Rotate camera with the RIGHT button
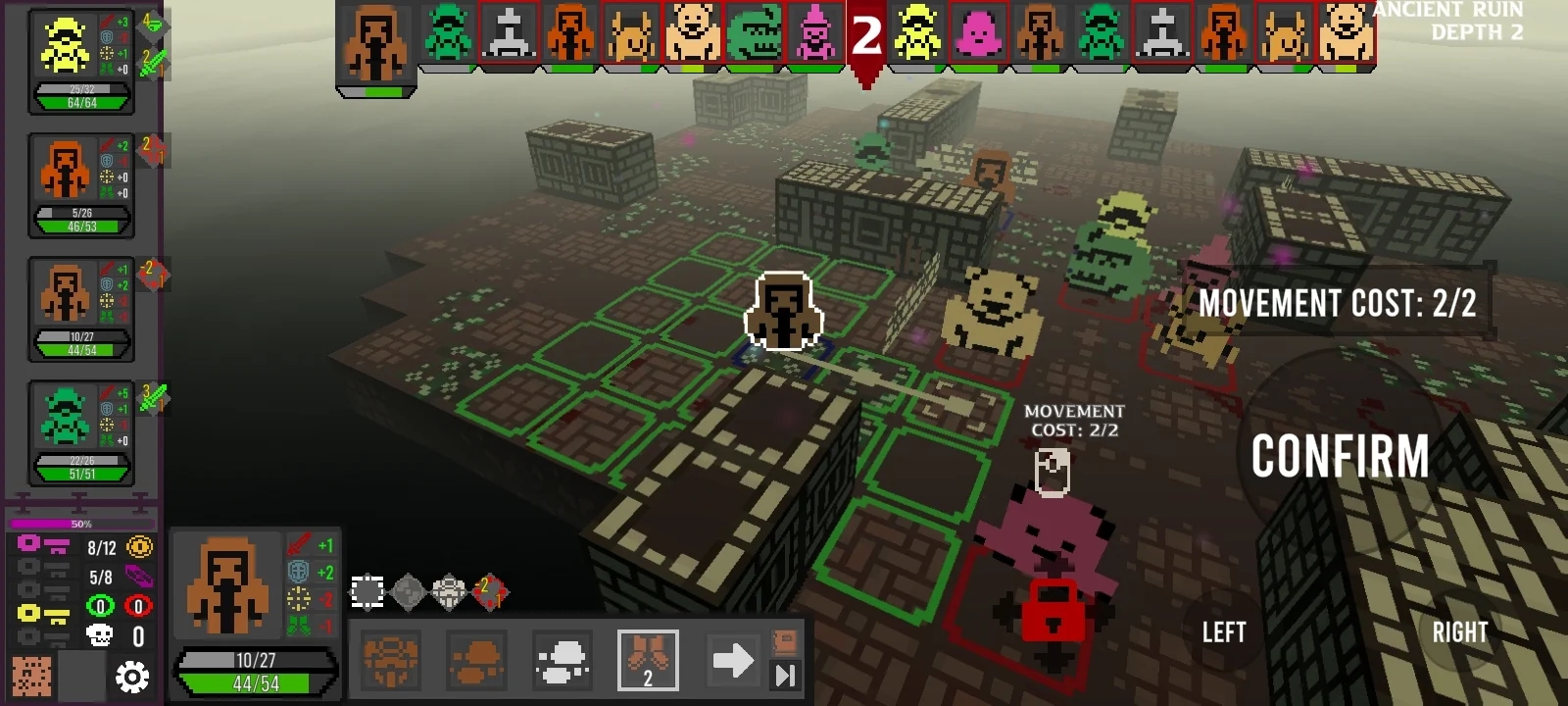The height and width of the screenshot is (706, 1568). point(1459,632)
